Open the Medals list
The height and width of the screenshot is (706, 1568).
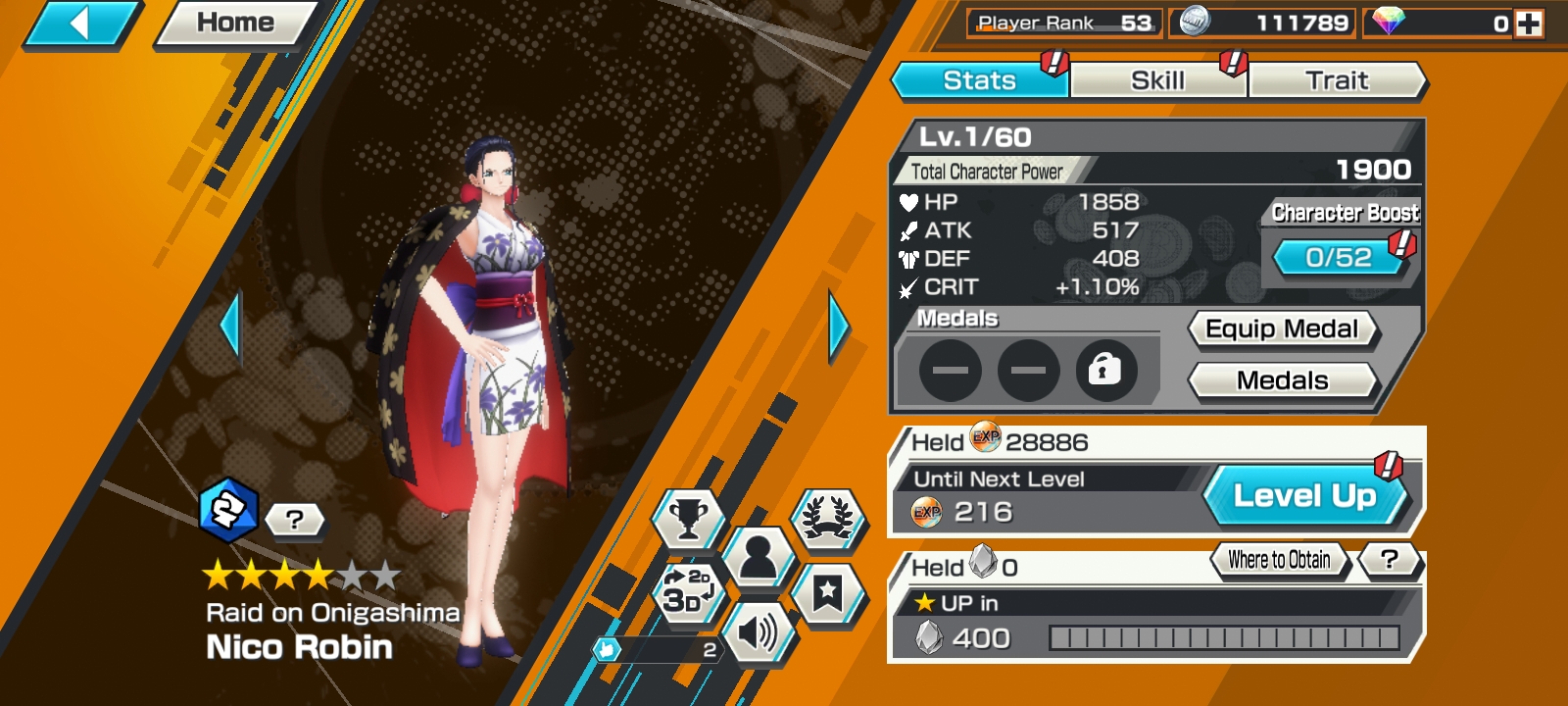(1282, 380)
